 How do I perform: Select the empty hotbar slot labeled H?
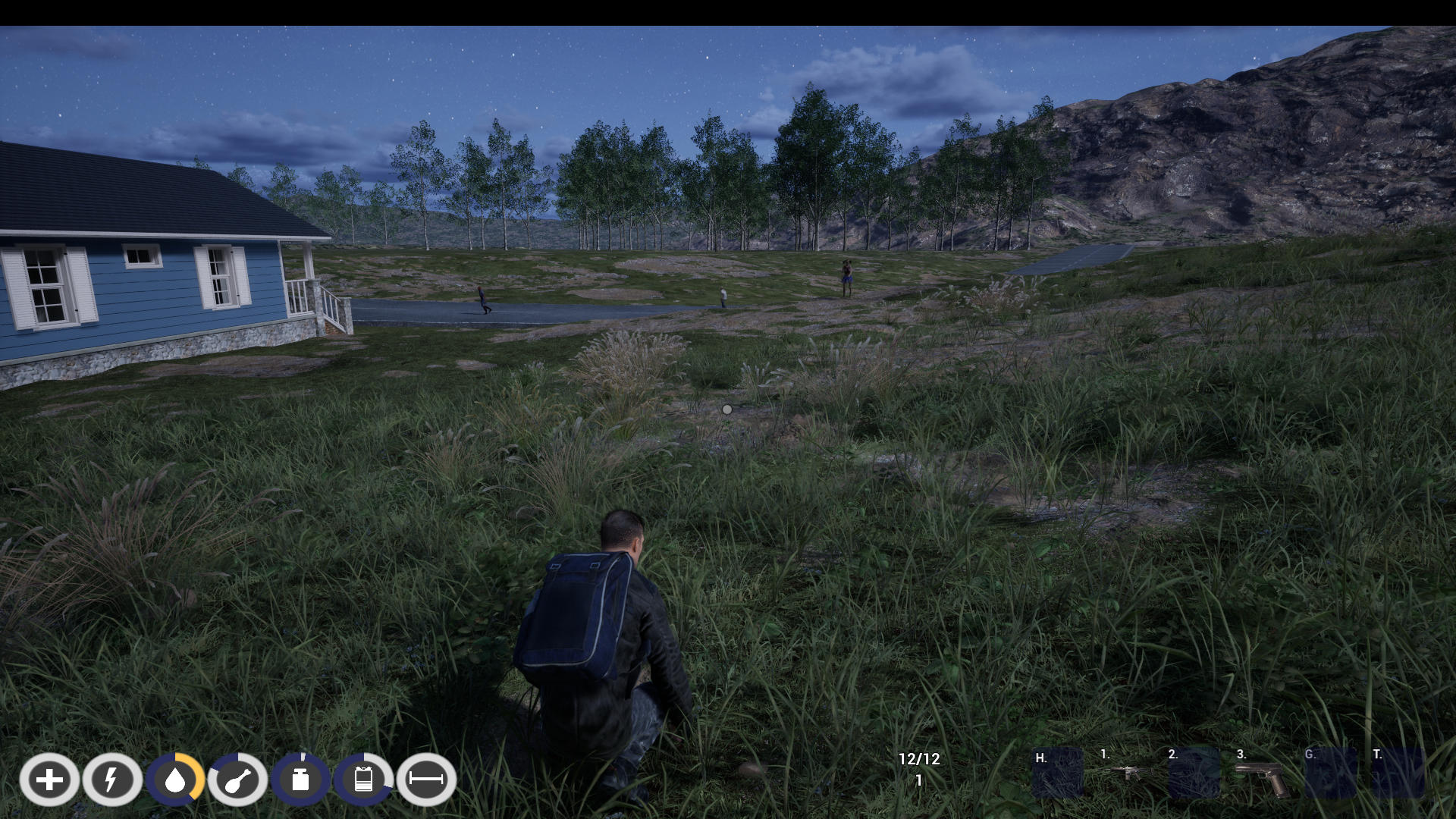click(1058, 773)
